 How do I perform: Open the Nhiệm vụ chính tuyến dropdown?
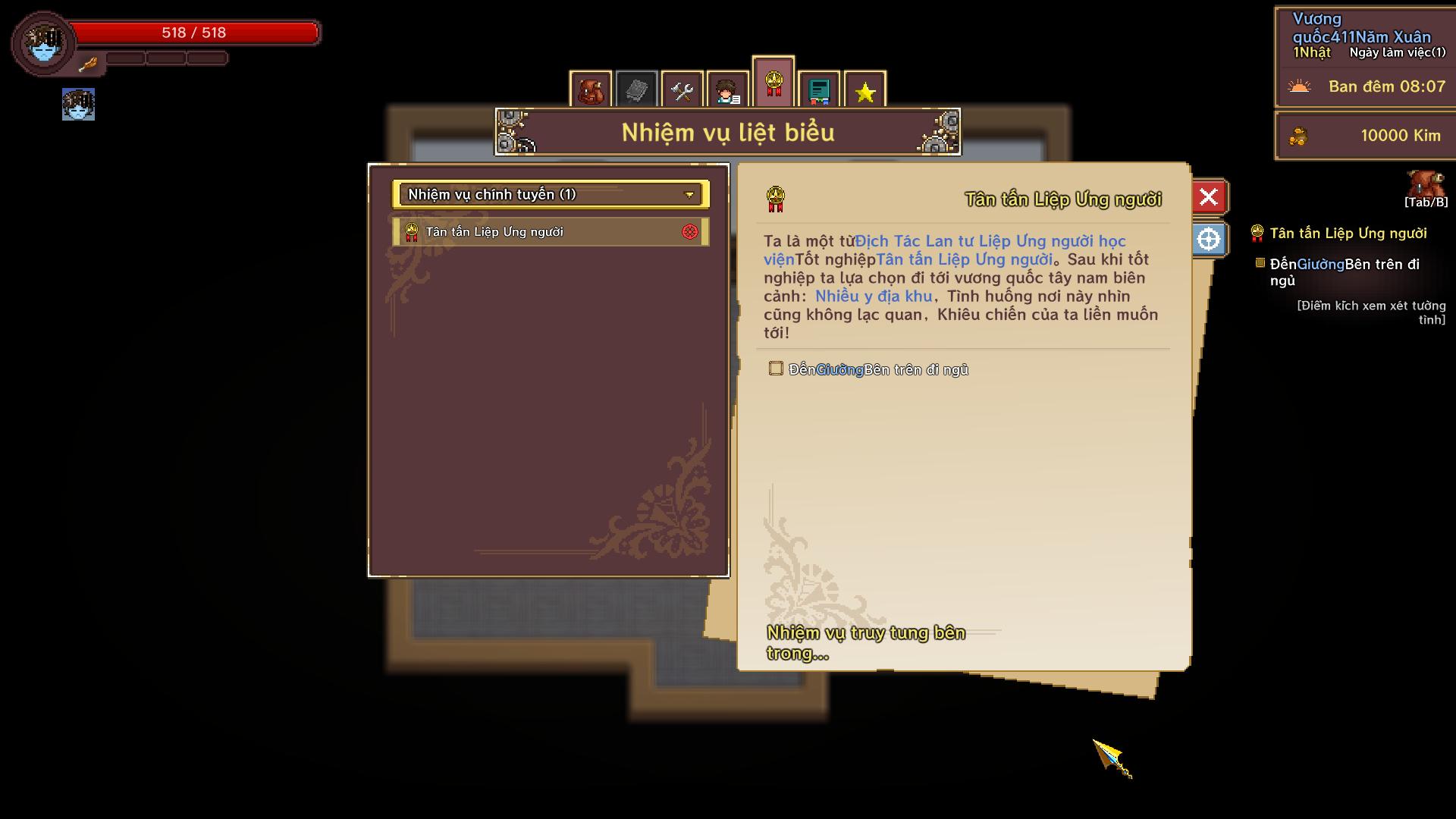point(549,195)
